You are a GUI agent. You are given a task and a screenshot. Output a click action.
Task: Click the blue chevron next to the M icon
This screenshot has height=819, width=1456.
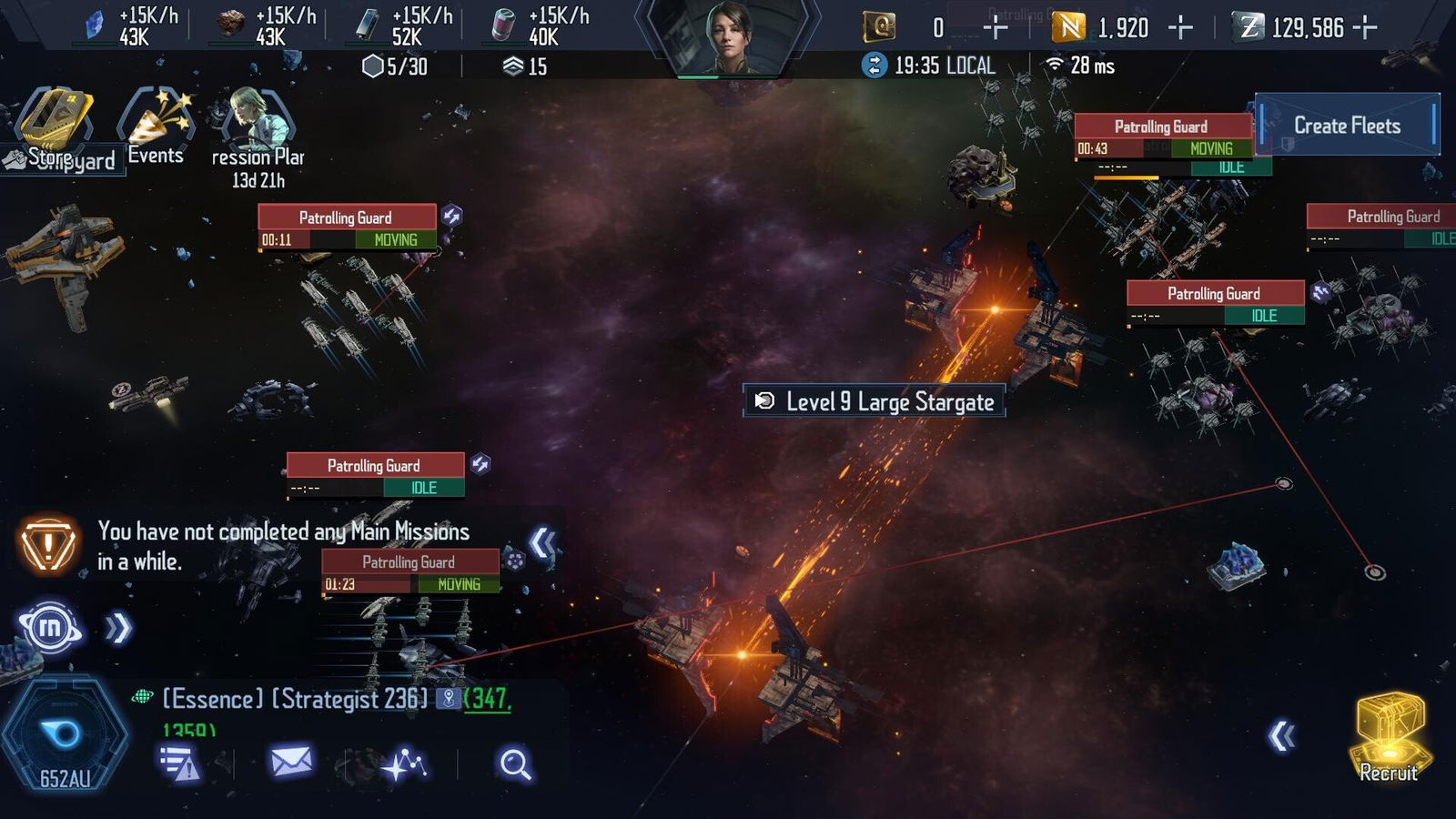click(116, 625)
